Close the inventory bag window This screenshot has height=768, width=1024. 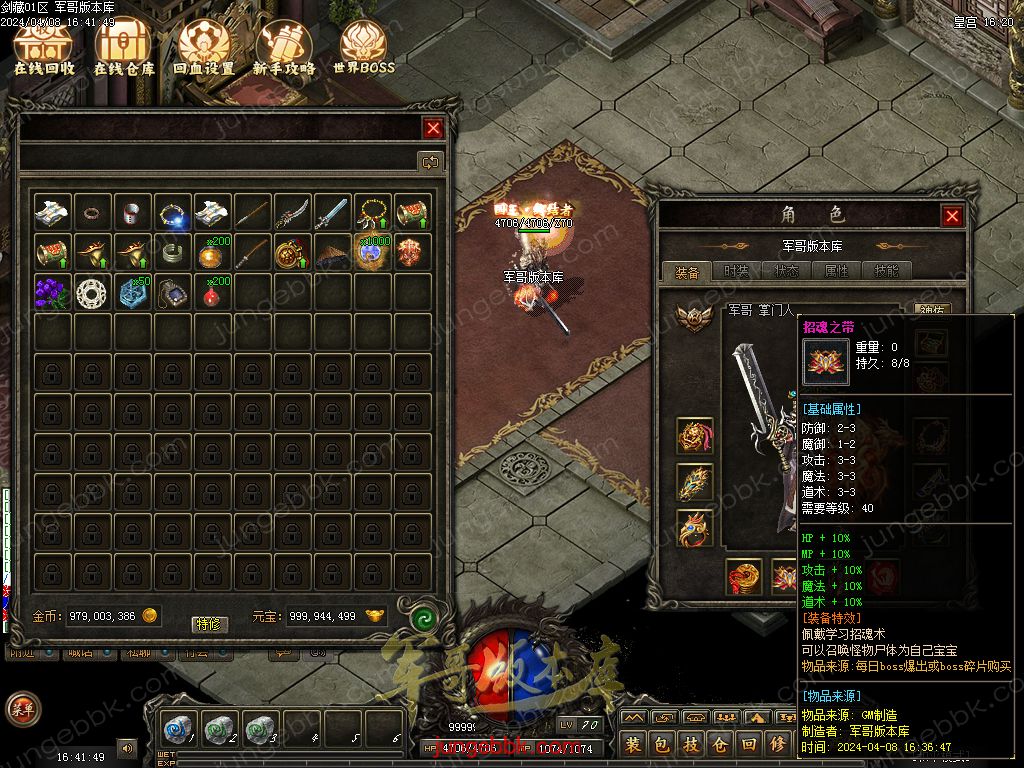(x=433, y=128)
